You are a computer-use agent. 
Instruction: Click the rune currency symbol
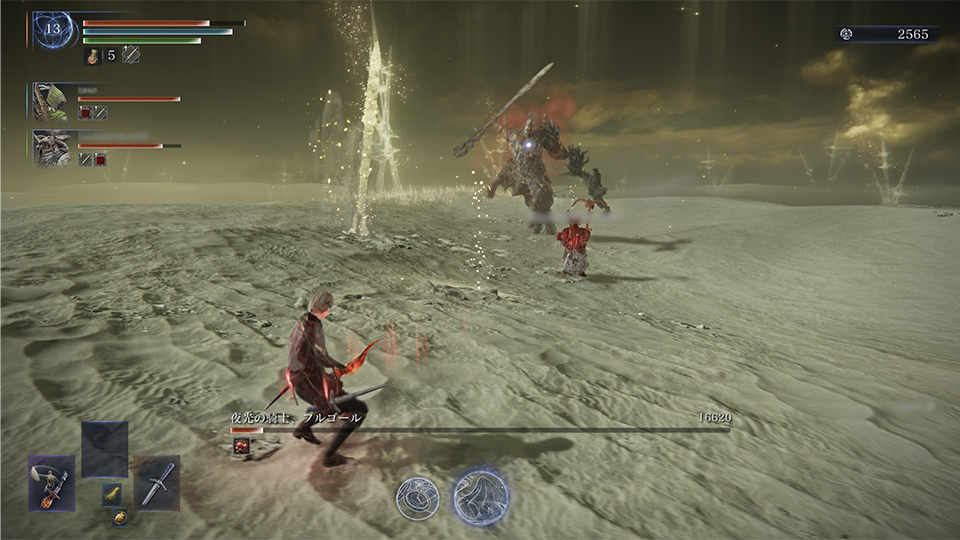pos(846,34)
